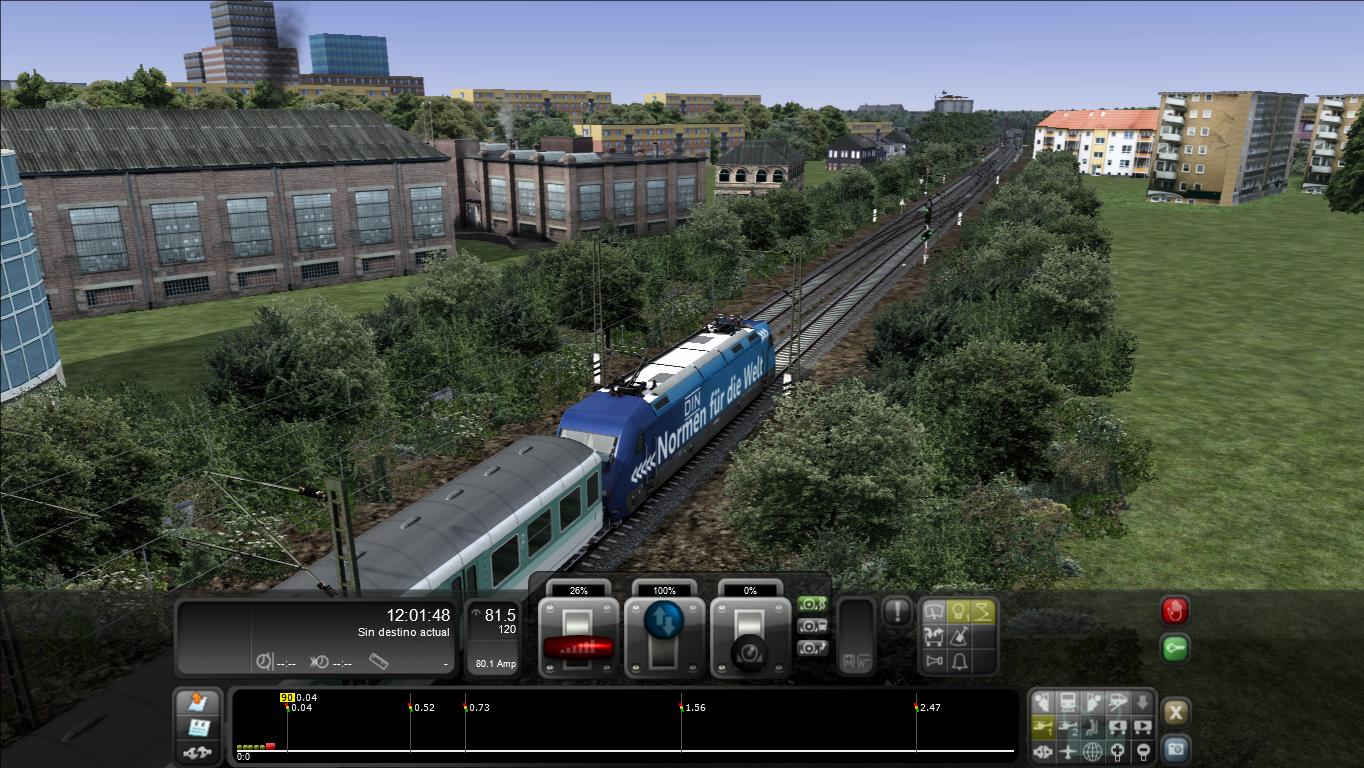Viewport: 1364px width, 768px height.
Task: Toggle the pantograph icon
Action: tap(984, 610)
